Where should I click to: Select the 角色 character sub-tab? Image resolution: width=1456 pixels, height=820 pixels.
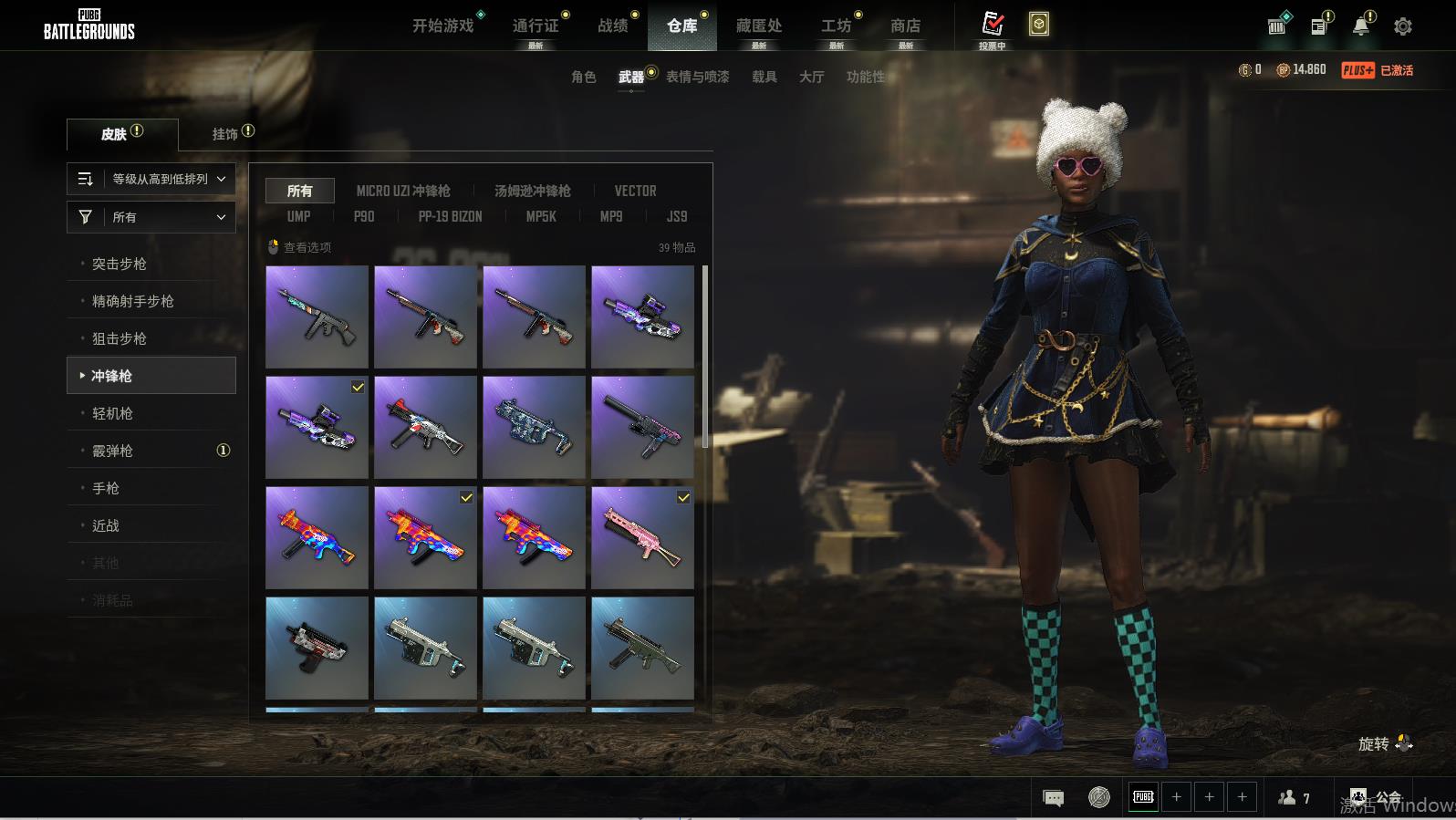pyautogui.click(x=584, y=77)
